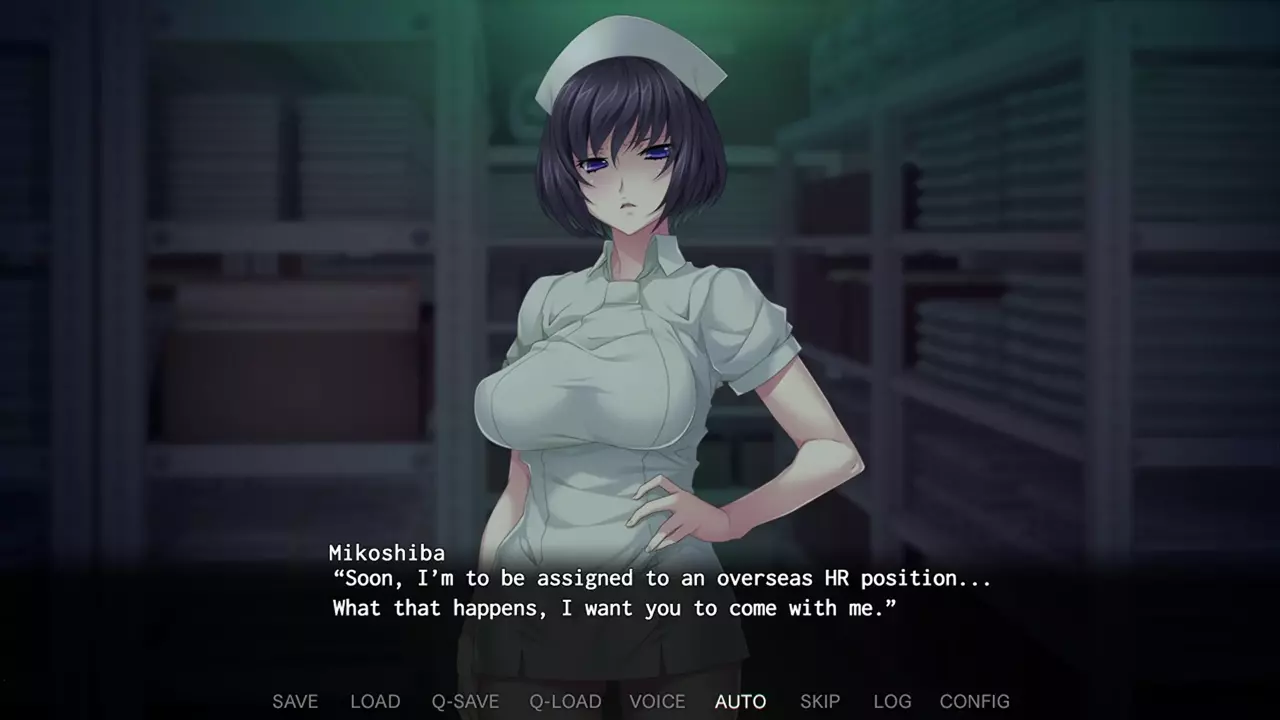Open the LOAD menu
This screenshot has height=720, width=1280.
[375, 702]
